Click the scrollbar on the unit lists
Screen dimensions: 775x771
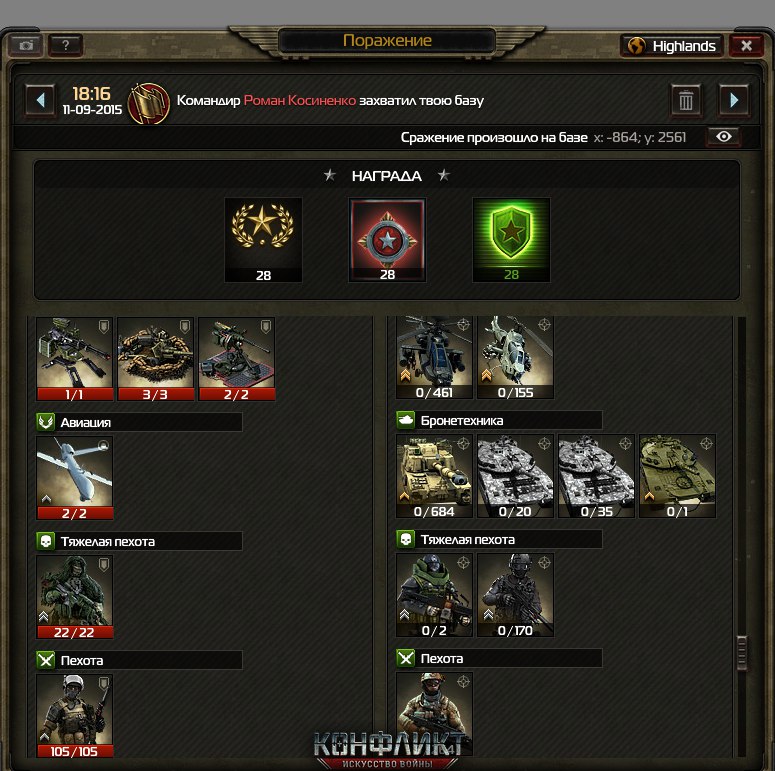pos(742,650)
